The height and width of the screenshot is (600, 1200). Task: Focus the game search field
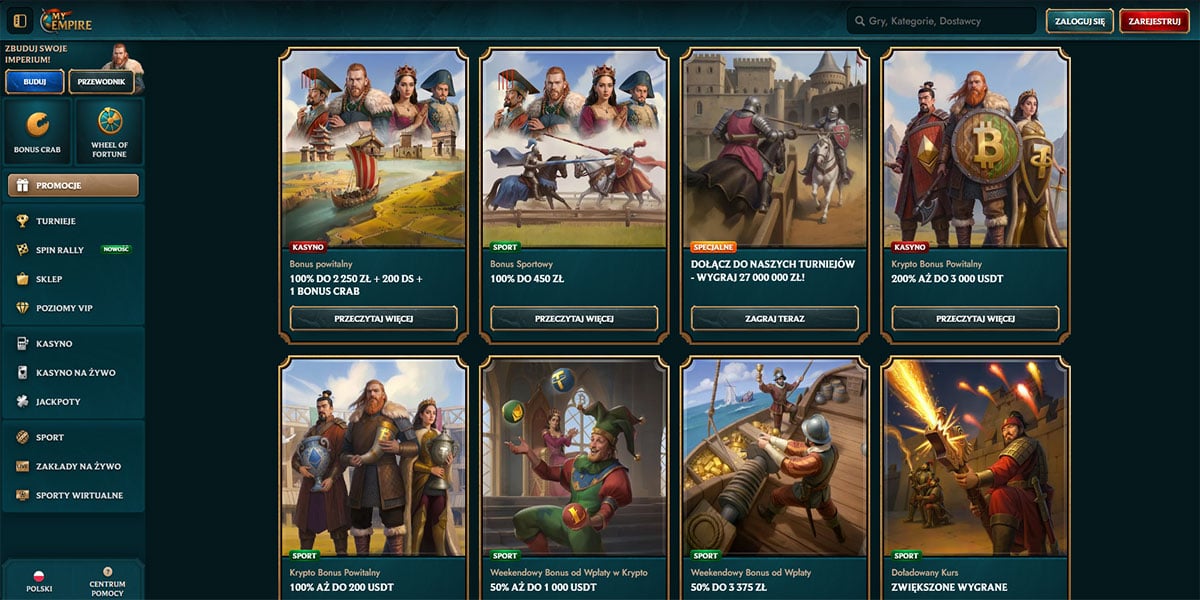click(x=940, y=21)
